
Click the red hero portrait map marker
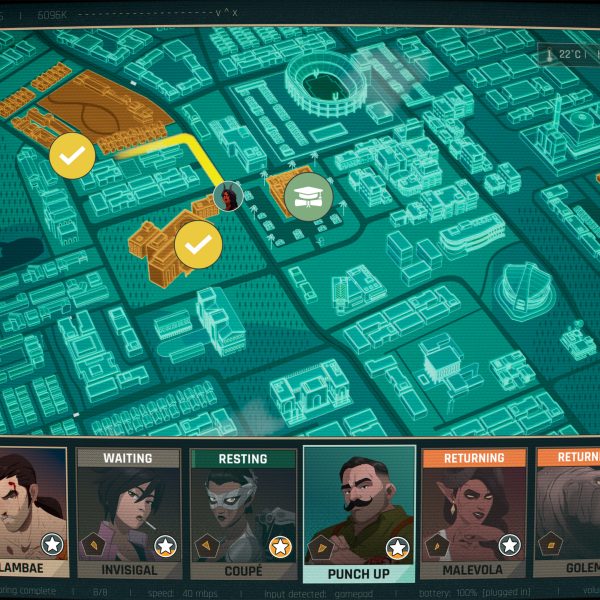point(229,197)
